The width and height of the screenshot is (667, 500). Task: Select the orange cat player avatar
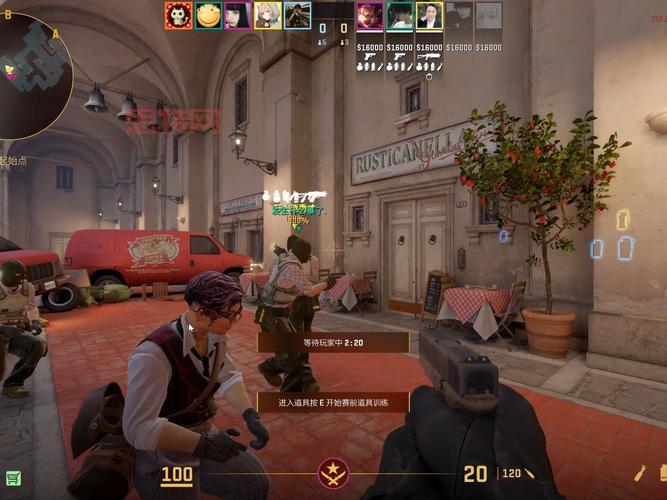(178, 15)
